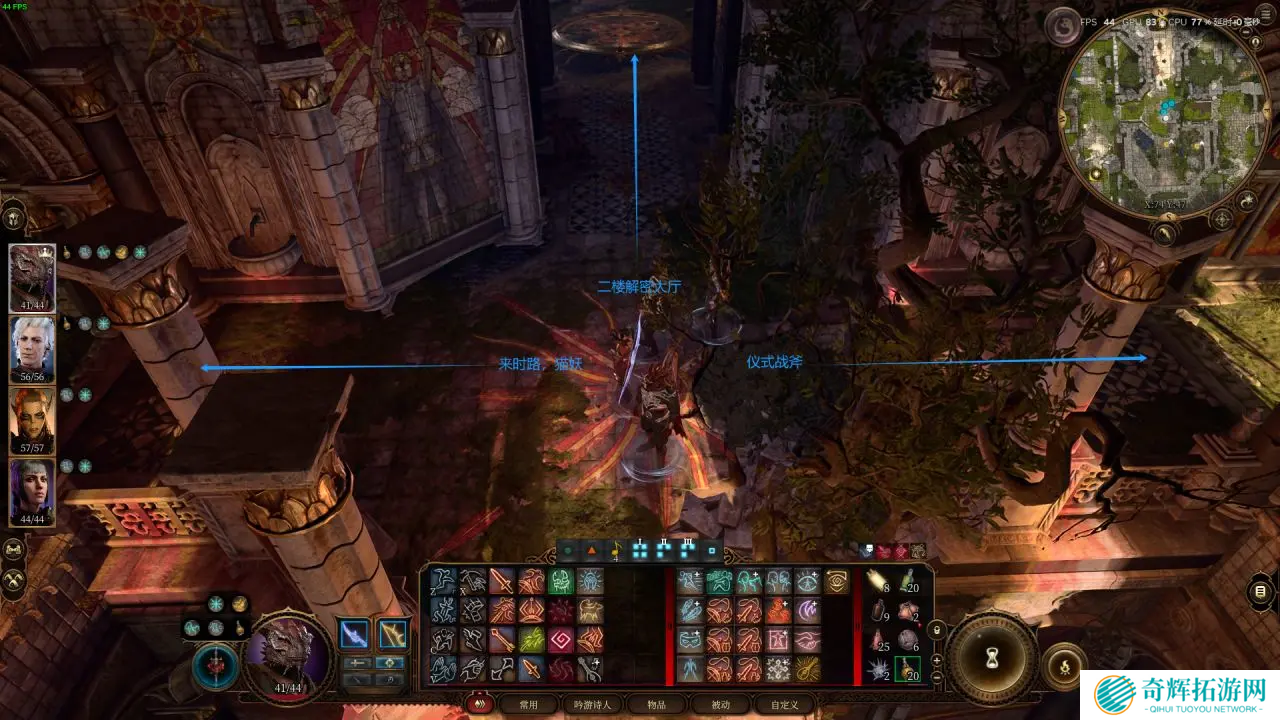Select the ranged bow weapon slot
Viewport: 1280px width, 720px height.
(393, 634)
